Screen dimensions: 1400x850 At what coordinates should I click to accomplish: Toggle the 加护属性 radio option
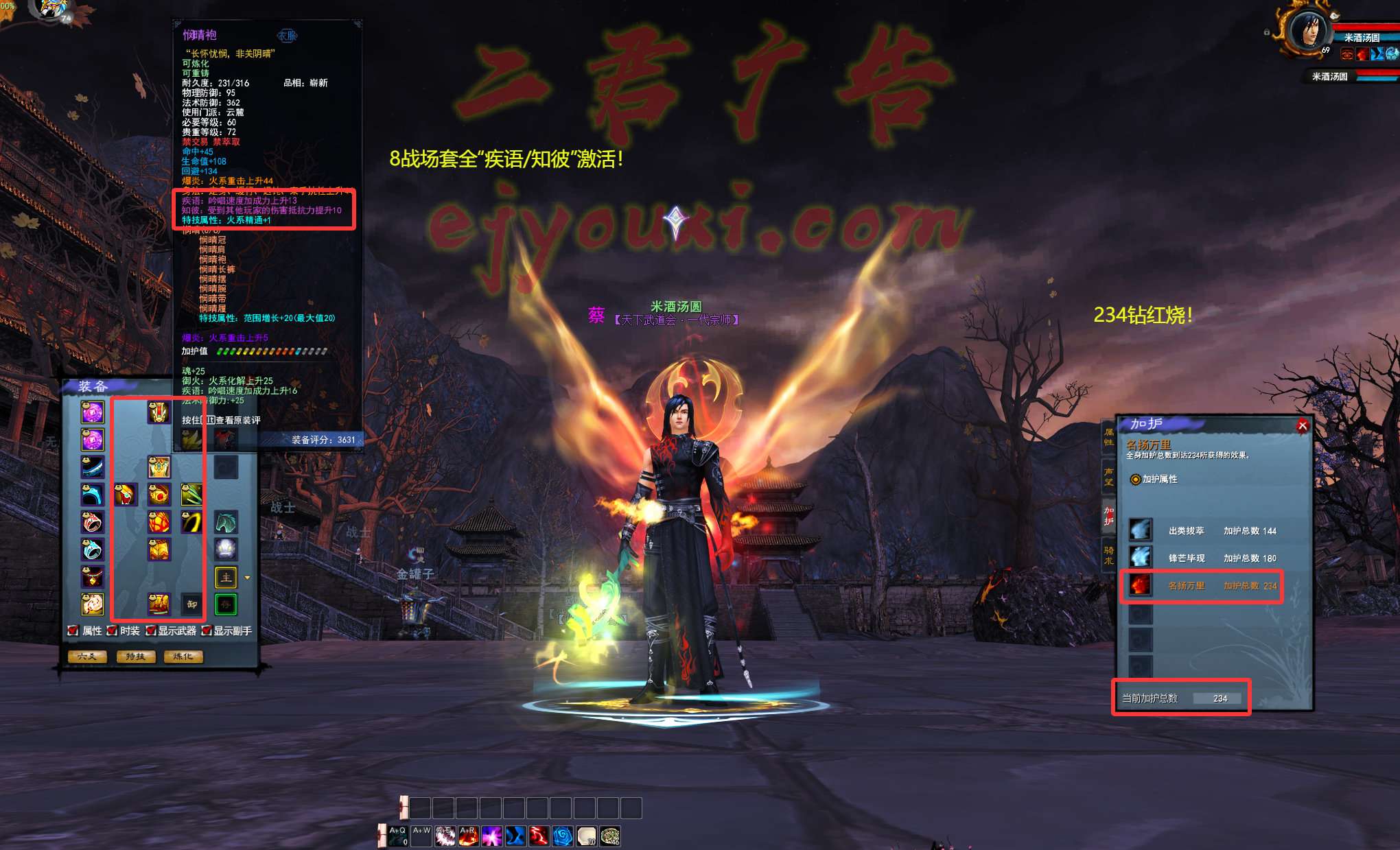(x=1136, y=479)
